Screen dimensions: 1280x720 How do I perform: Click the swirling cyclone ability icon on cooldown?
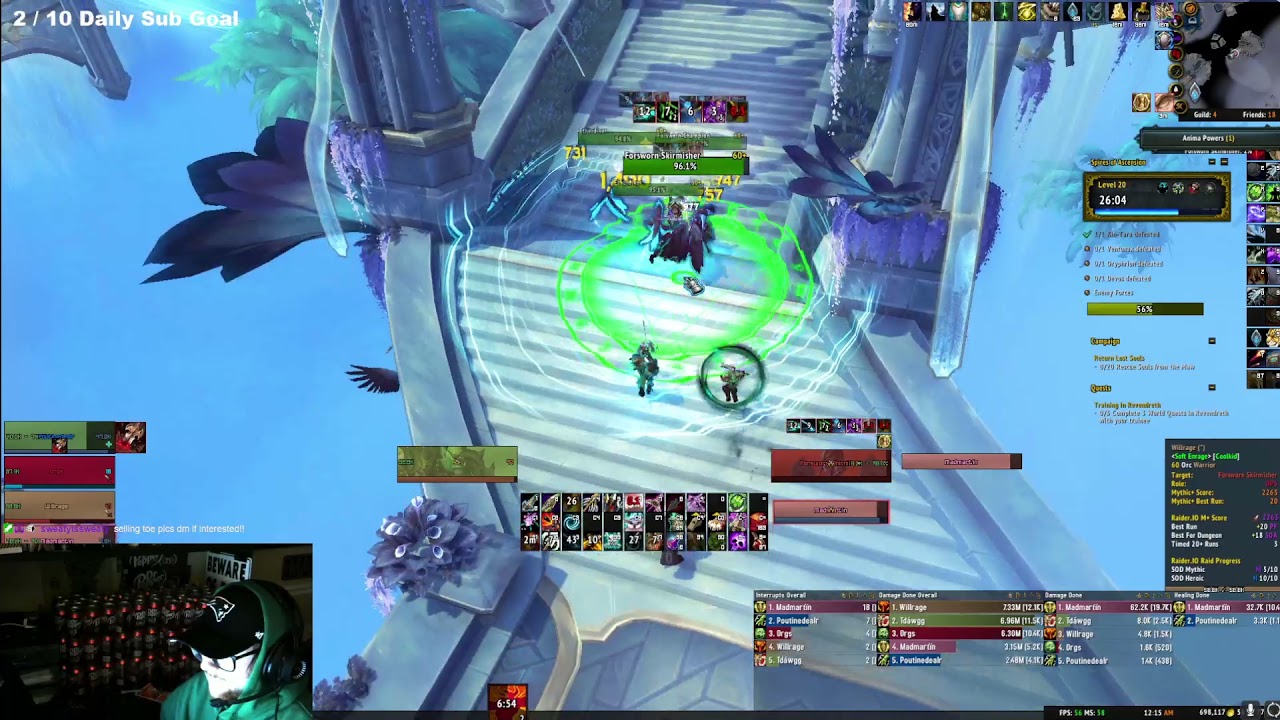pyautogui.click(x=571, y=521)
